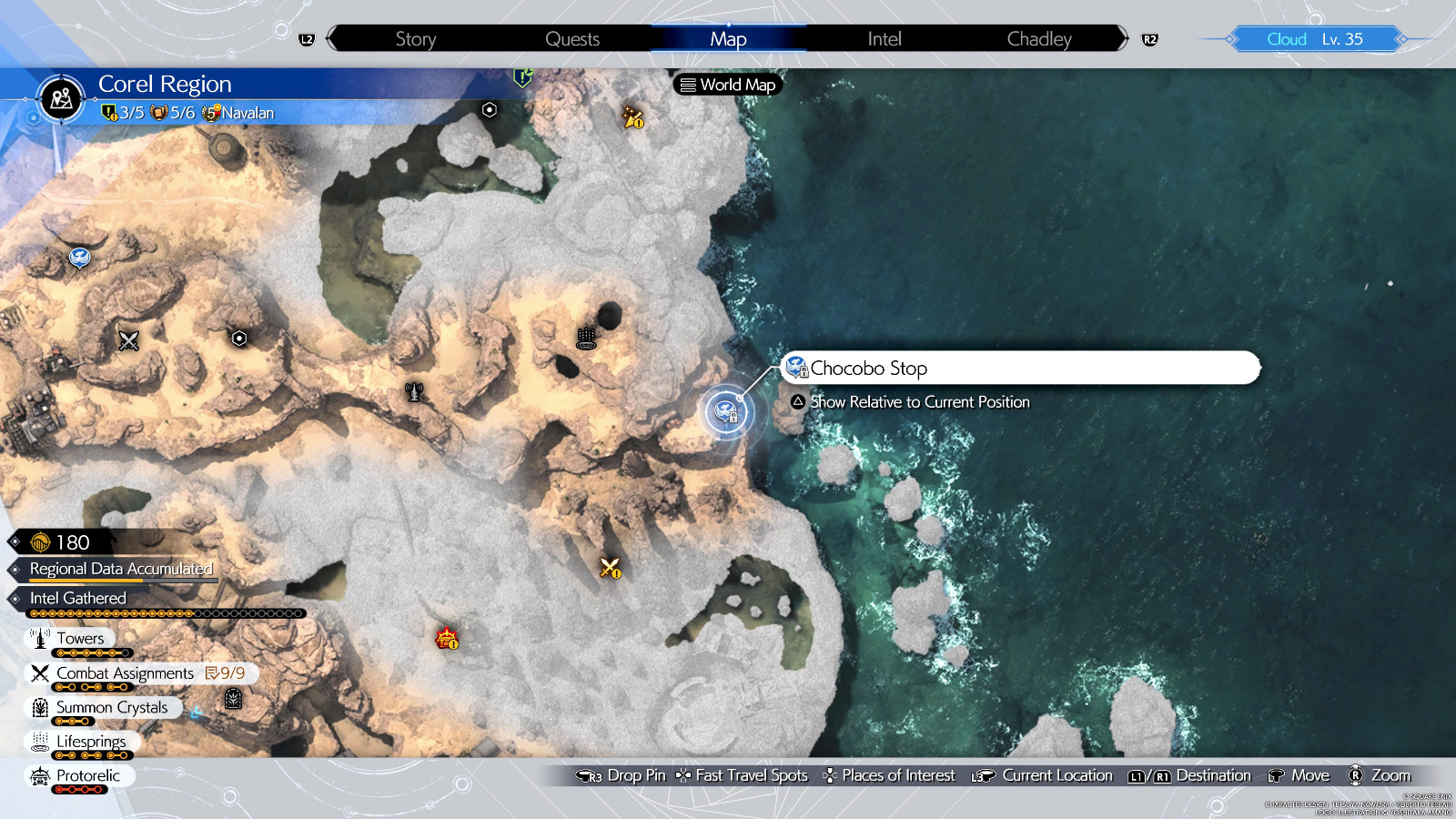
Task: Click the Protorelic icon in the left legend
Action: point(39,775)
